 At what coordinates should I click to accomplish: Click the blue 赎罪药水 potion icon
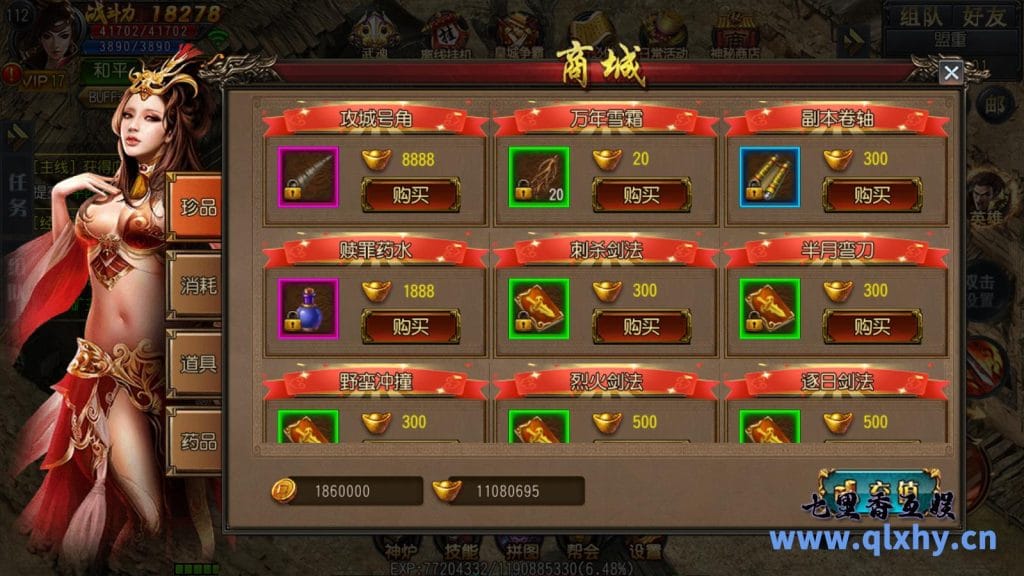click(x=308, y=308)
